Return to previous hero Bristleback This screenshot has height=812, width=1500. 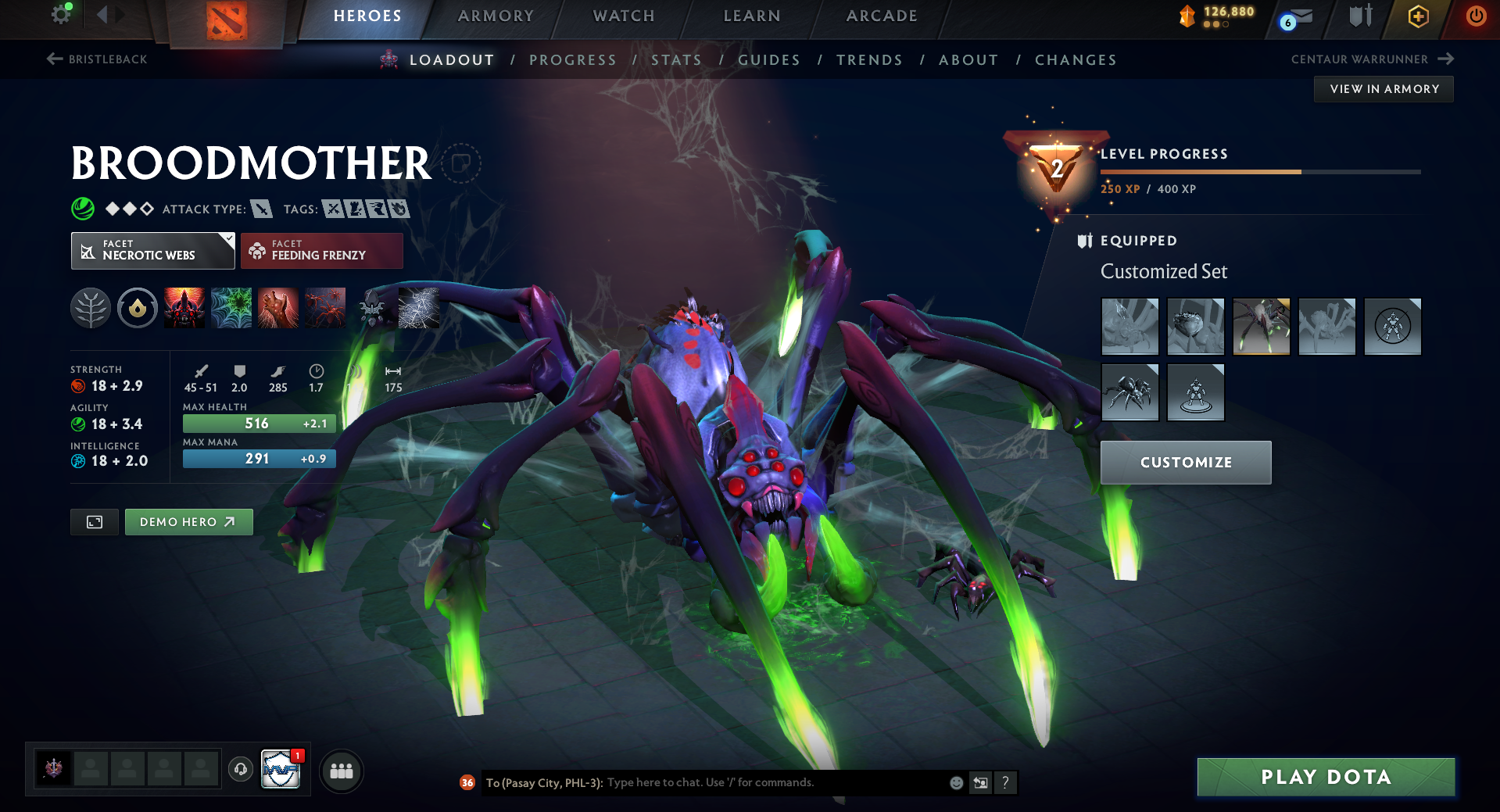click(98, 59)
